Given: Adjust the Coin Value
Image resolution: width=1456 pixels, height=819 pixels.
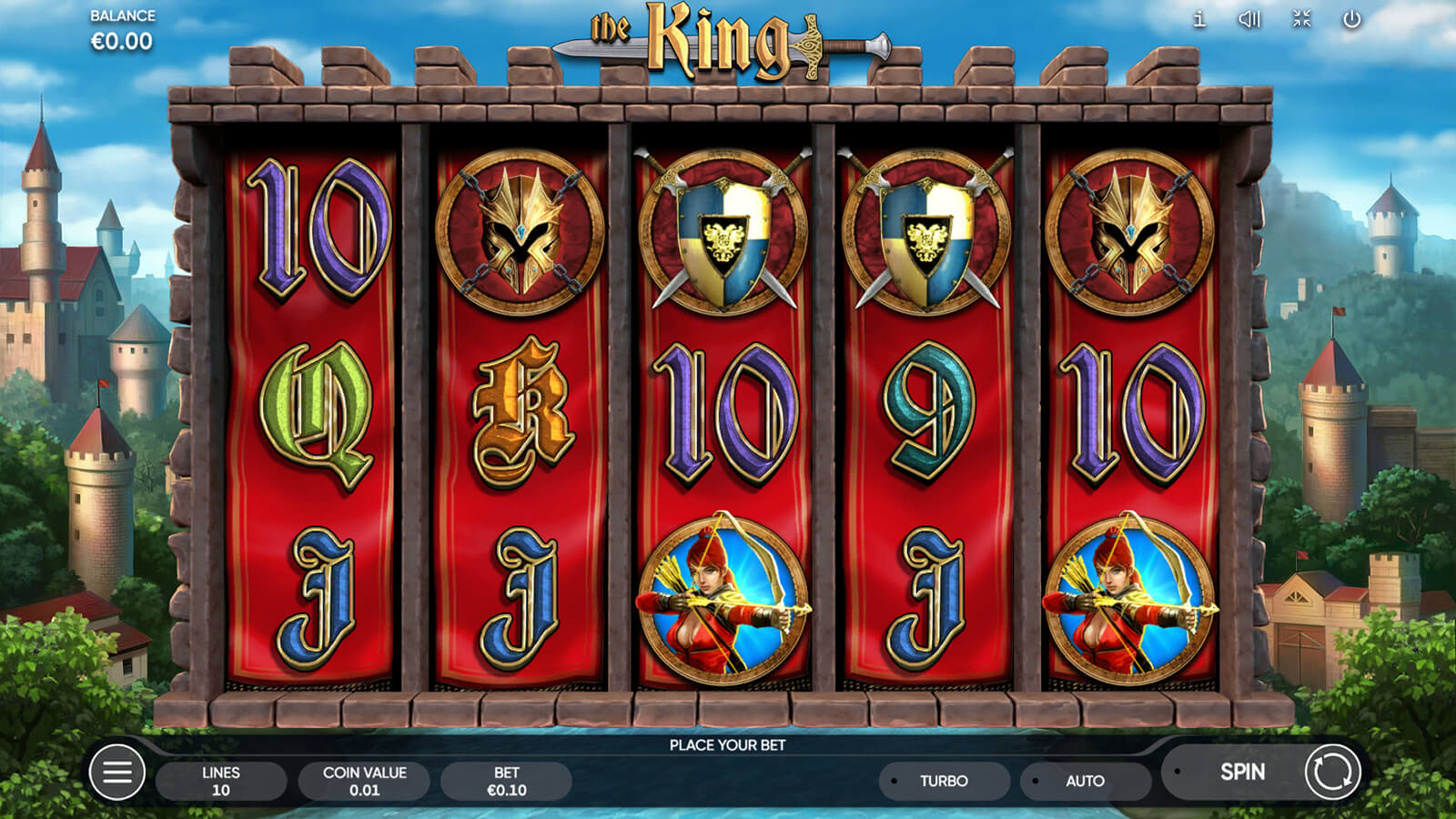Looking at the screenshot, I should click(x=364, y=781).
